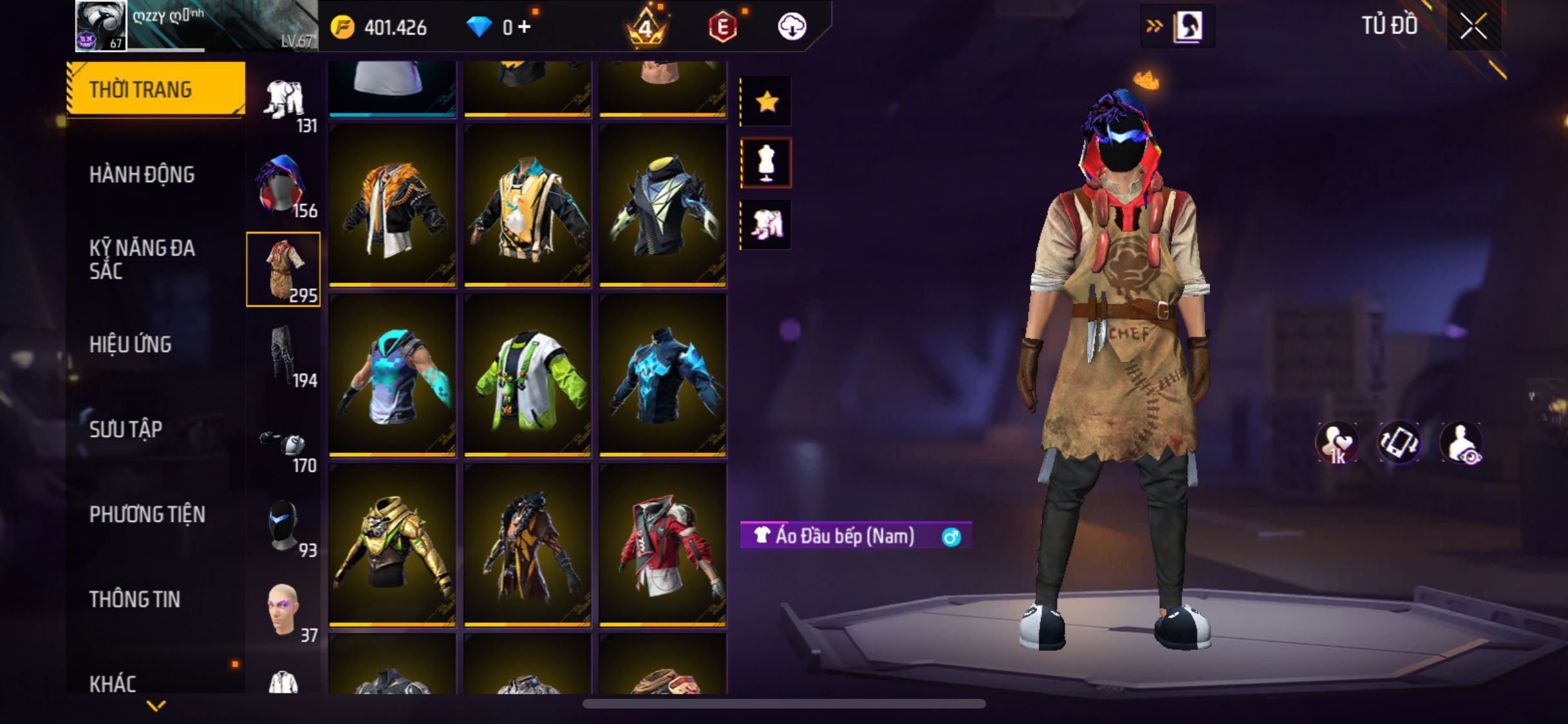Tap the rotate phone icon
Screen dimensions: 1568x724
point(1399,443)
